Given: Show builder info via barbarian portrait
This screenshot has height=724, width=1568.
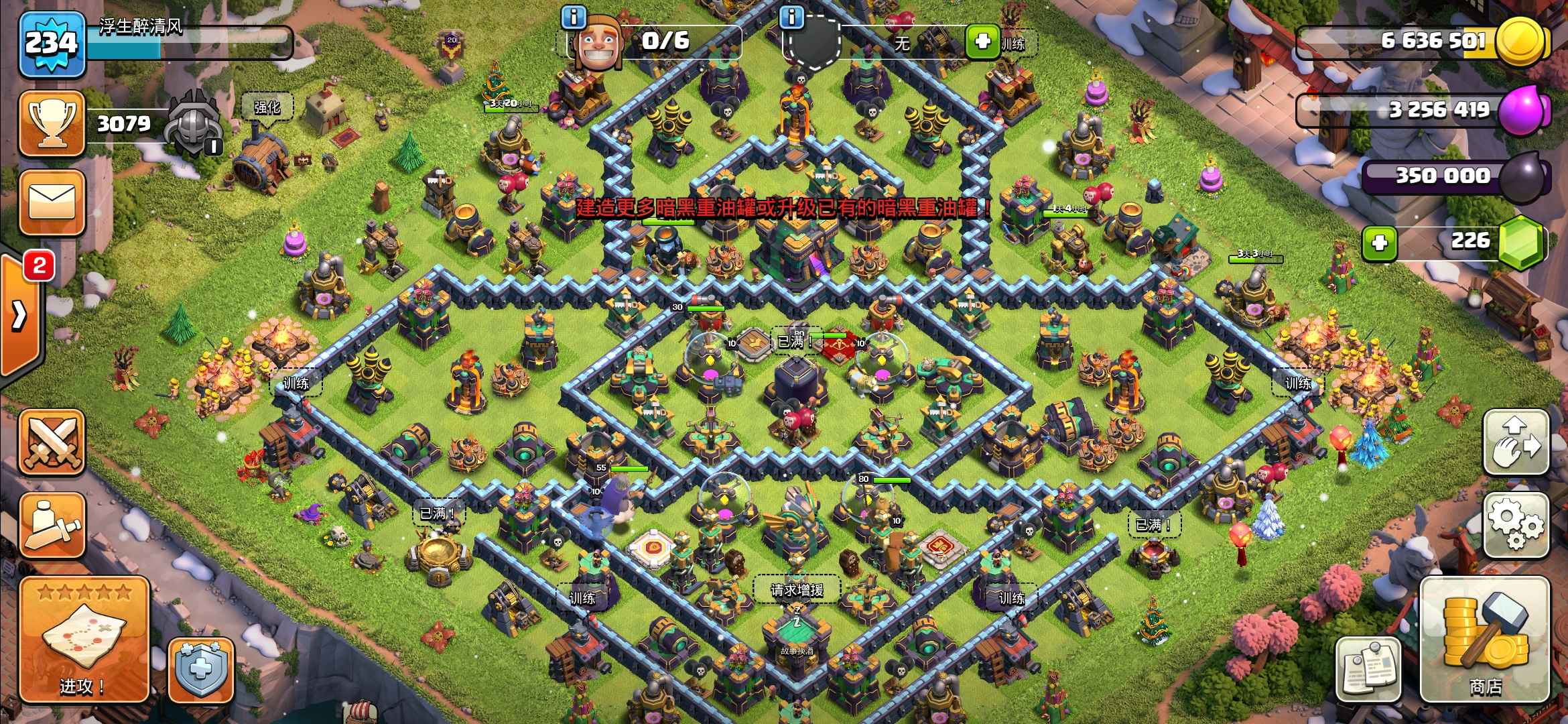Looking at the screenshot, I should [598, 42].
